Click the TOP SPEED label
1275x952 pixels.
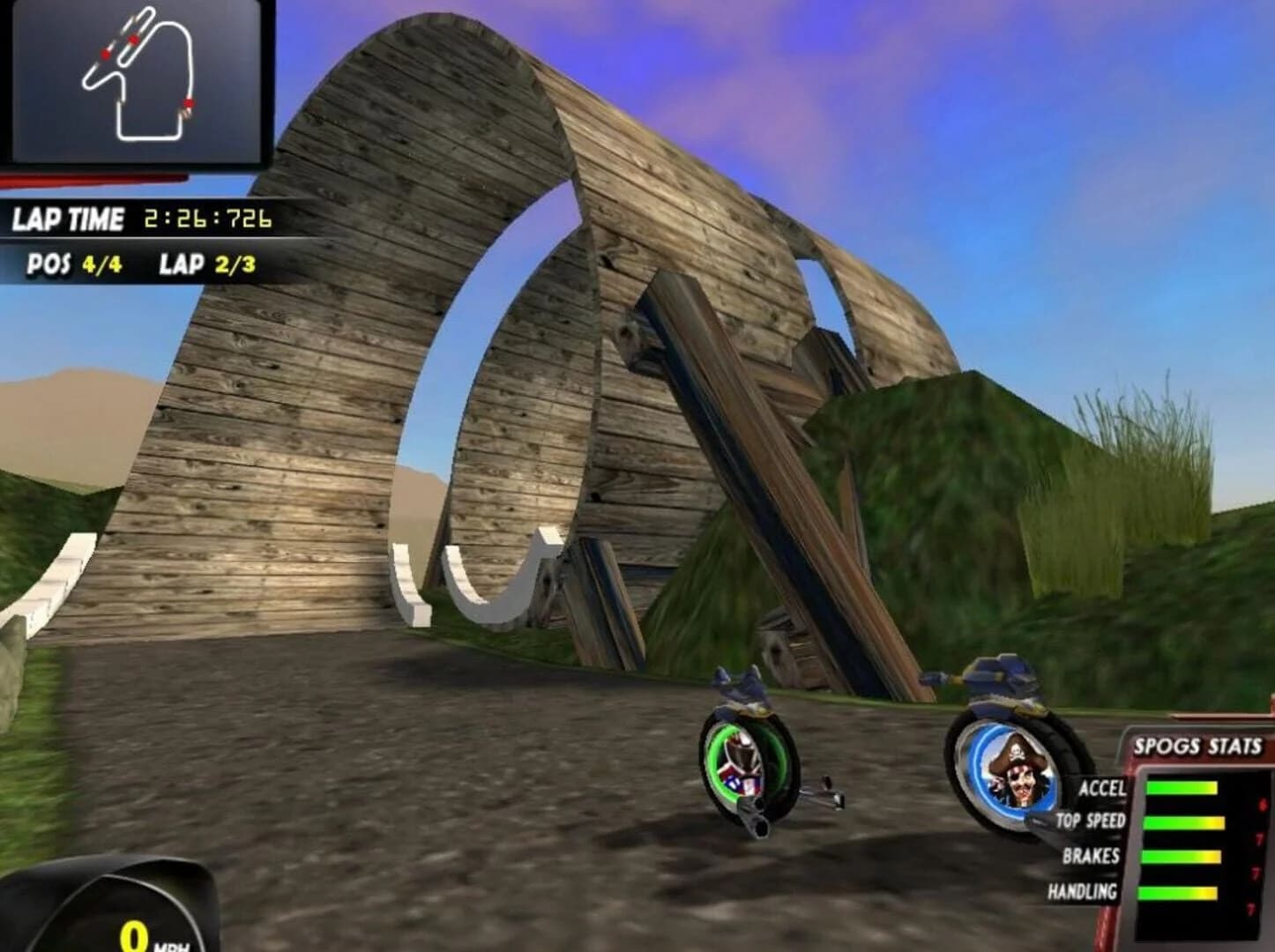click(x=1092, y=820)
